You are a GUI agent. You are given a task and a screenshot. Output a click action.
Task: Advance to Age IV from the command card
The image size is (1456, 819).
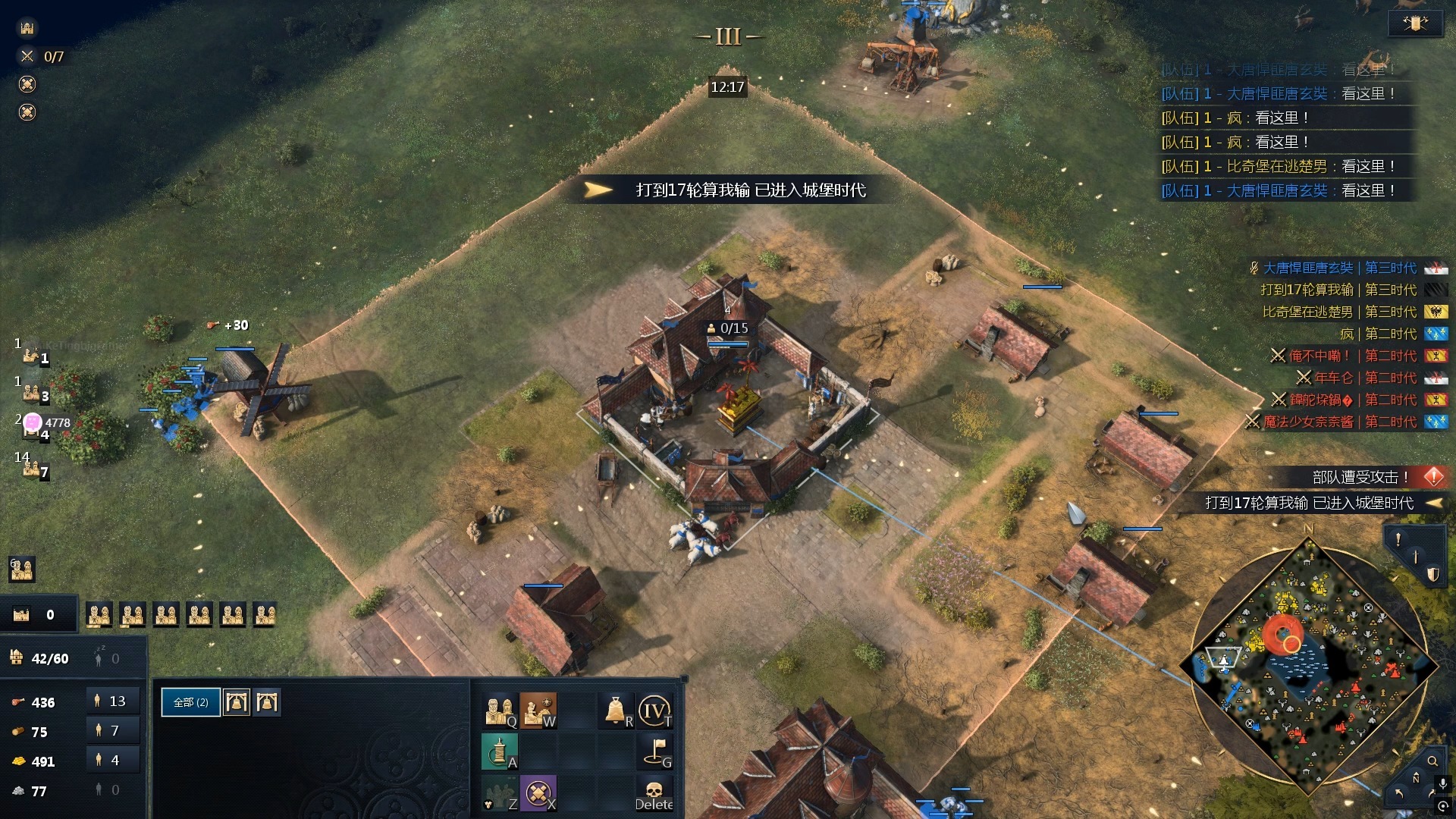pyautogui.click(x=654, y=711)
